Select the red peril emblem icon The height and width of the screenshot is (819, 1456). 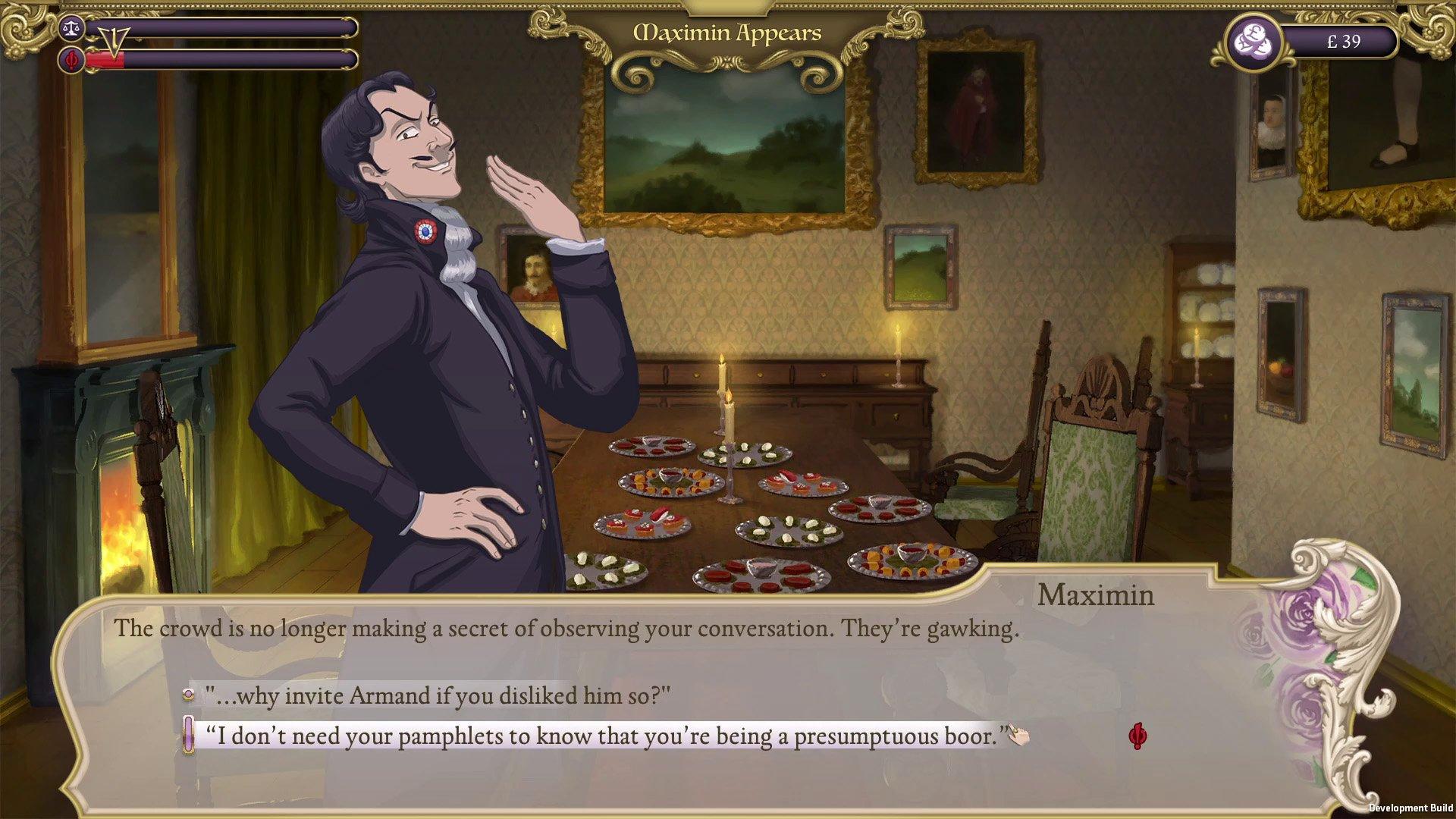[x=69, y=58]
